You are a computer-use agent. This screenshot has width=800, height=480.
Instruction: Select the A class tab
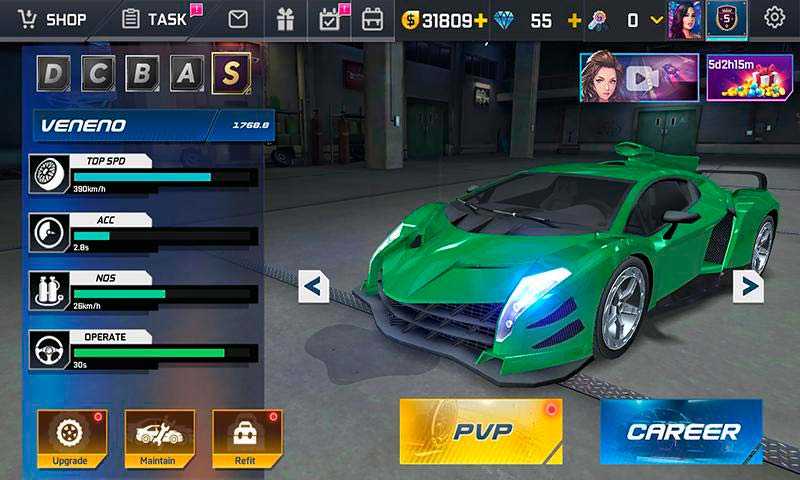(187, 73)
